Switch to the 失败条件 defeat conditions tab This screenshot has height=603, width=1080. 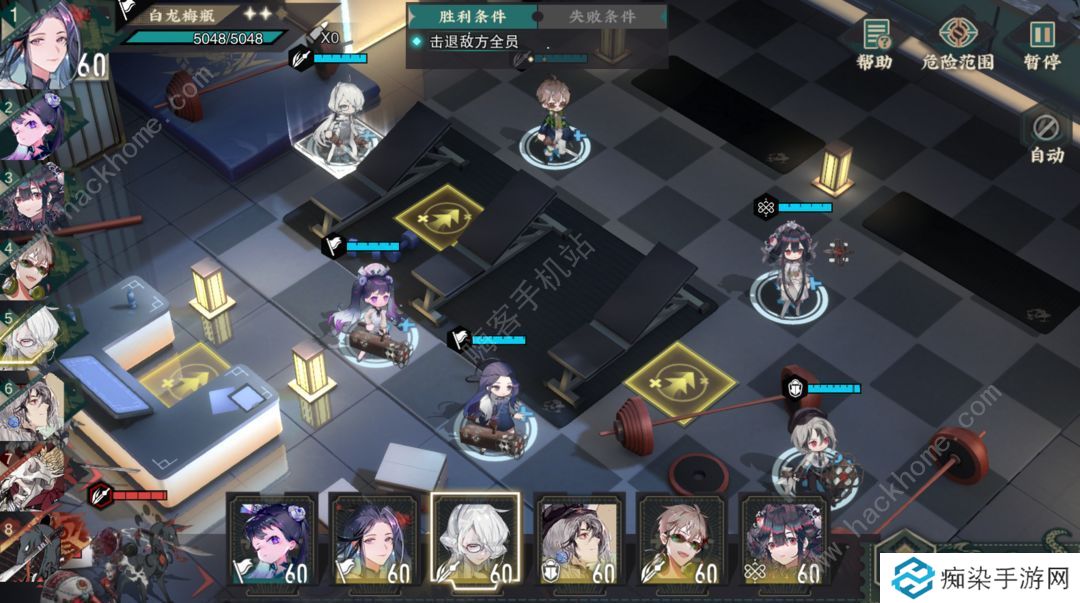(x=602, y=17)
